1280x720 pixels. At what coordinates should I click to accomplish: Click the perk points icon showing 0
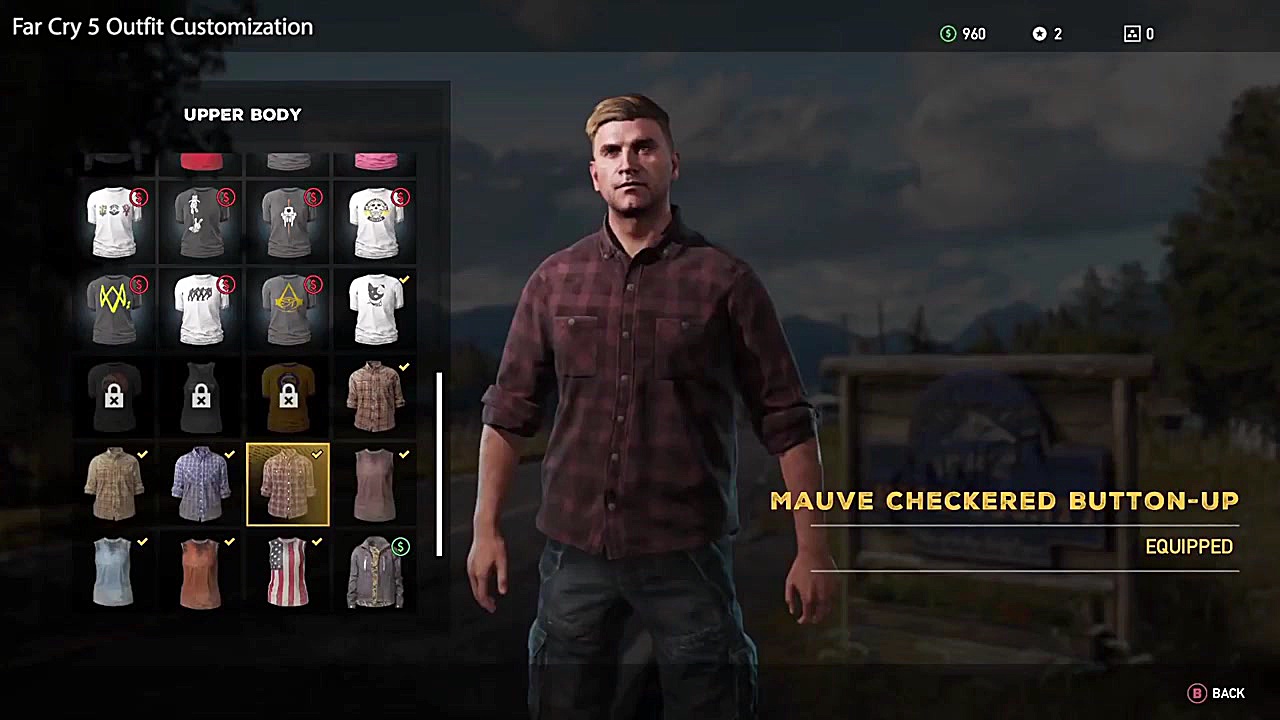pos(1131,33)
